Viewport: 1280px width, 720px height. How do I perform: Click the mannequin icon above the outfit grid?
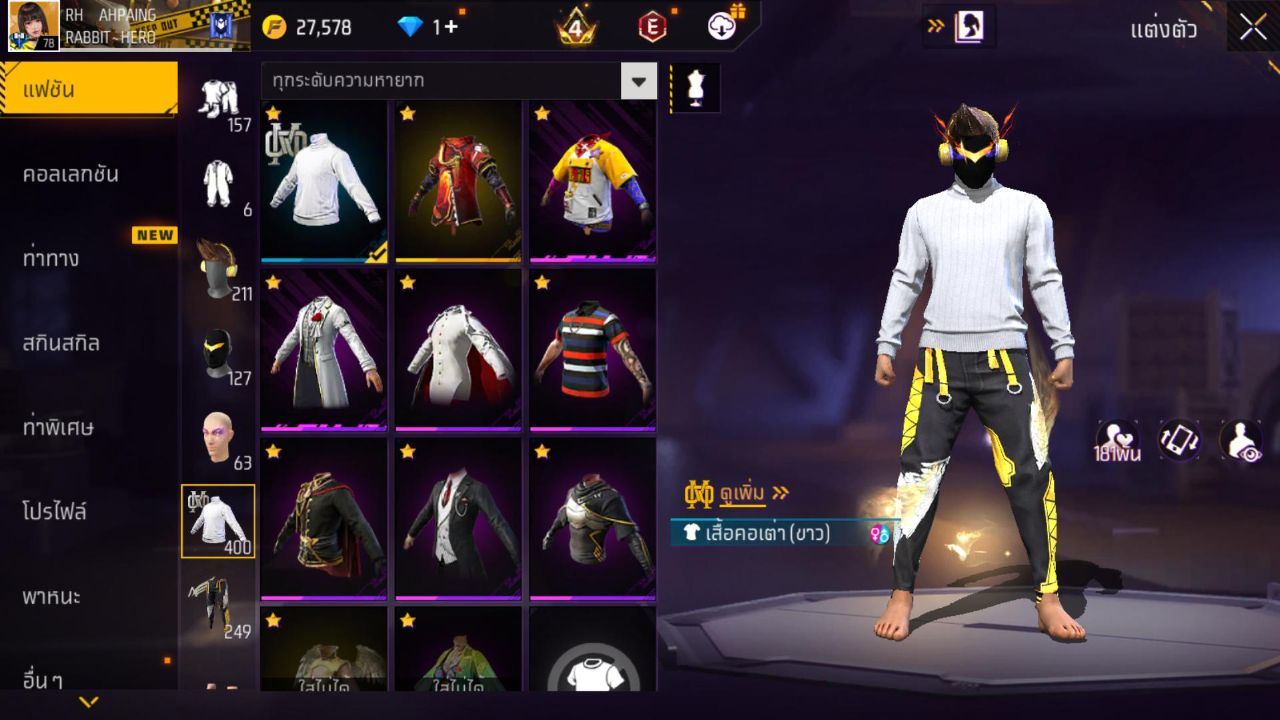694,87
